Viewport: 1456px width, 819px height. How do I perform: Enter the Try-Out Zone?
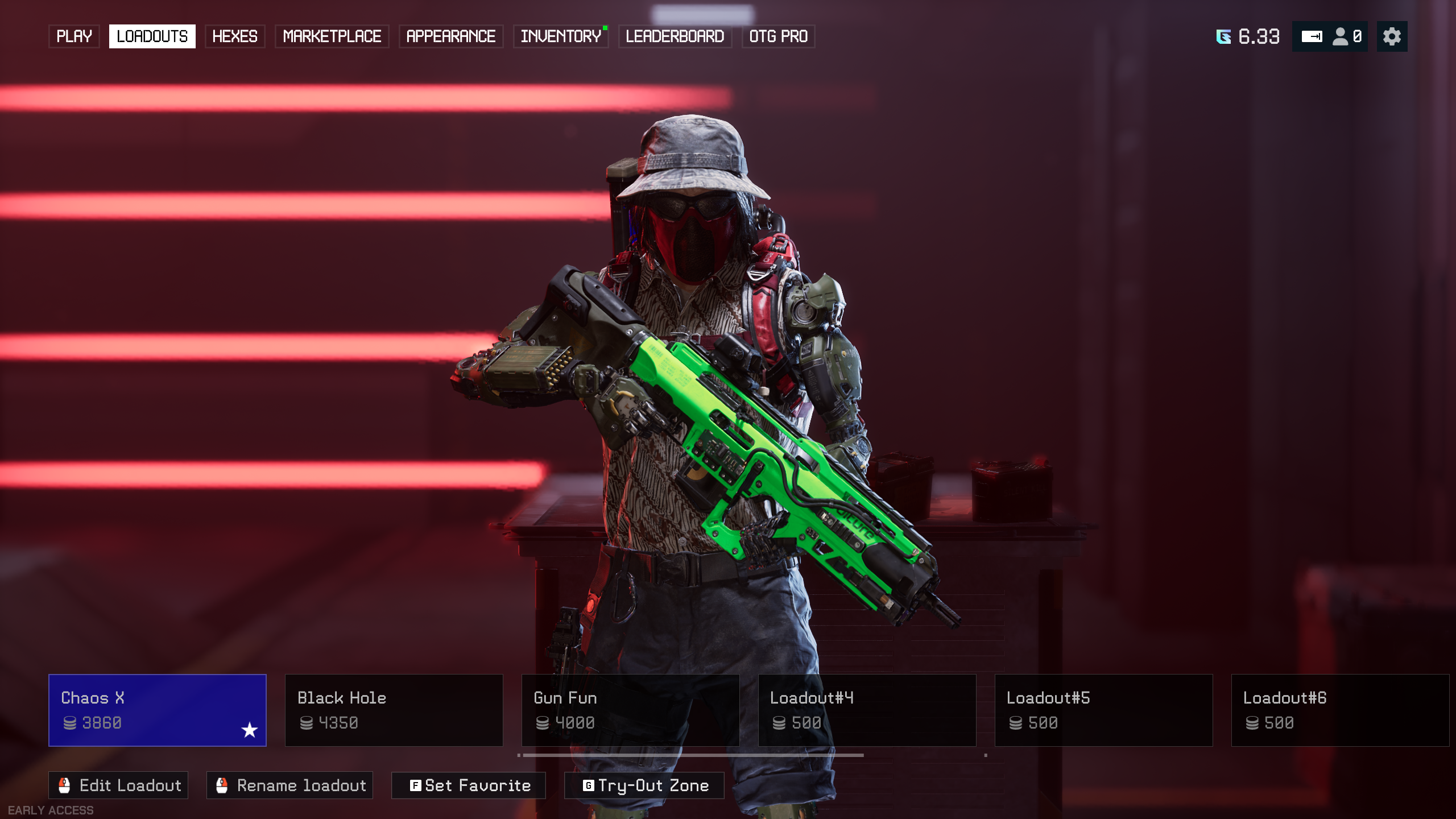pyautogui.click(x=644, y=785)
